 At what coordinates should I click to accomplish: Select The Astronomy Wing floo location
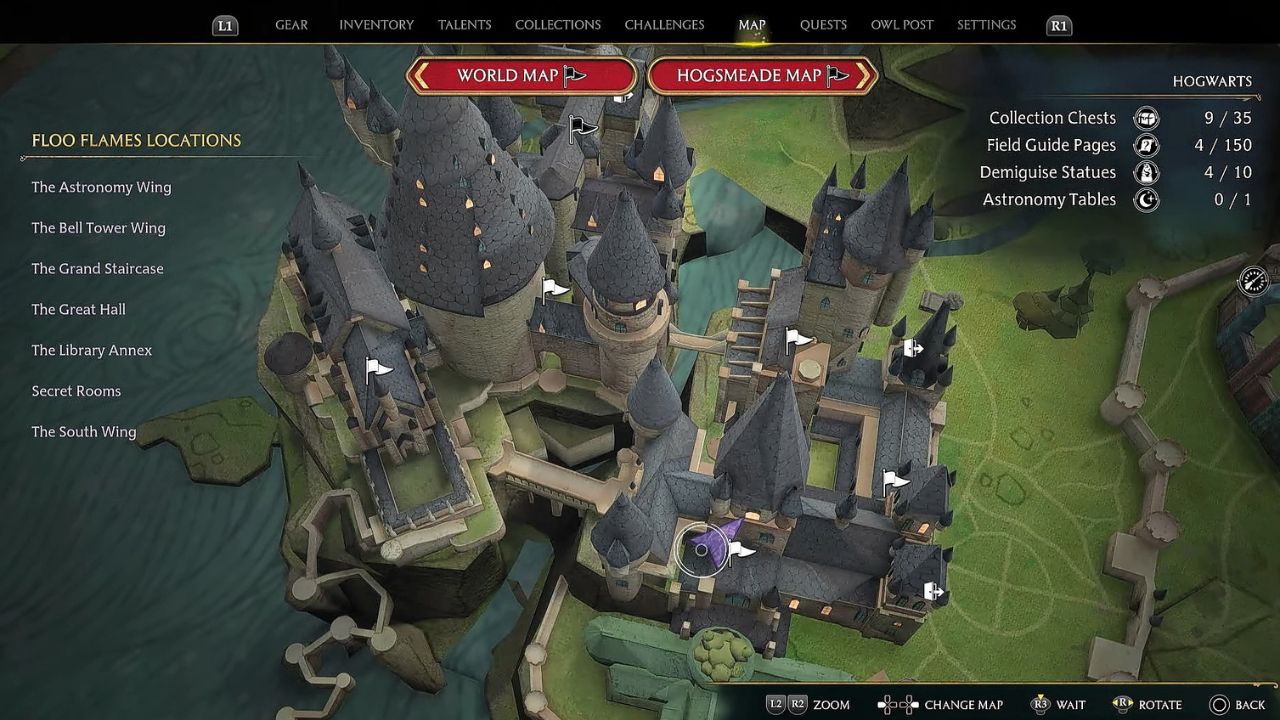click(101, 187)
